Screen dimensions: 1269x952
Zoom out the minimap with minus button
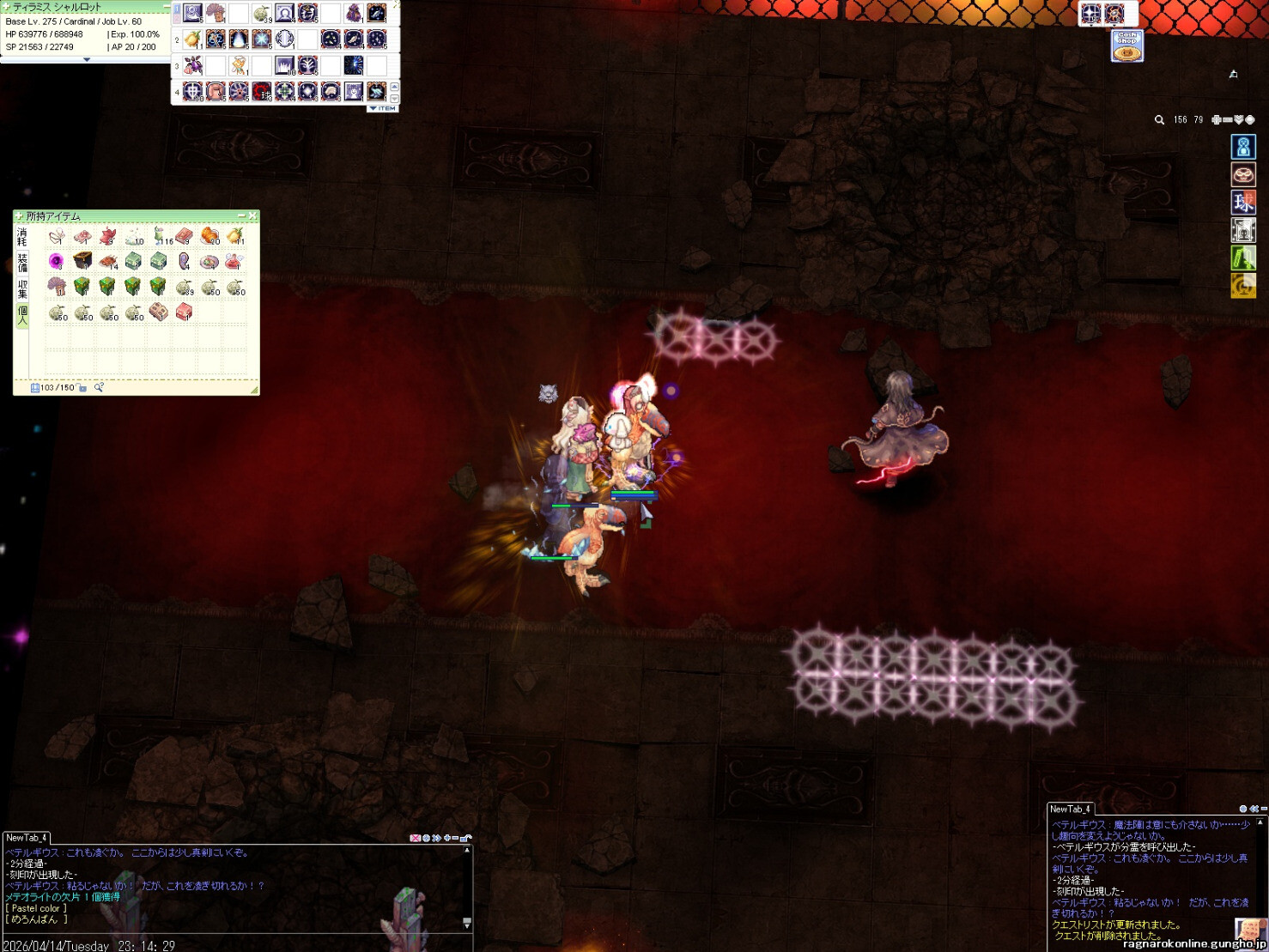(1227, 120)
